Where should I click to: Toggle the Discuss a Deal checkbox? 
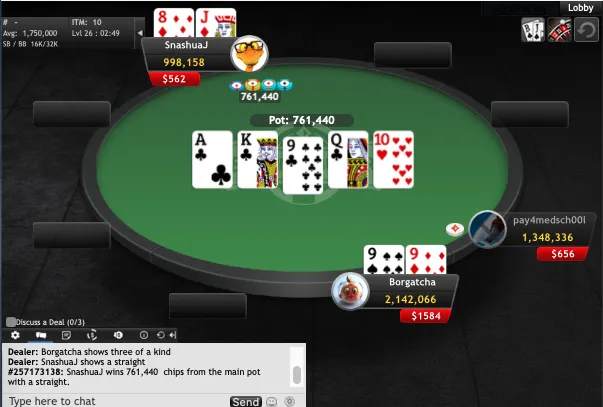click(x=12, y=322)
